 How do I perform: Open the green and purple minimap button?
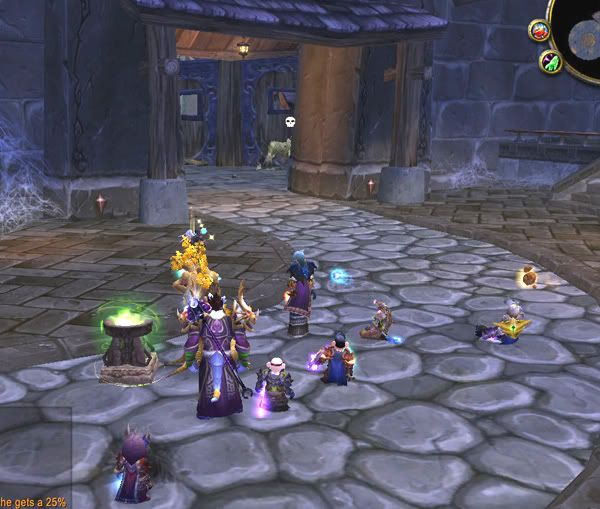[x=550, y=62]
